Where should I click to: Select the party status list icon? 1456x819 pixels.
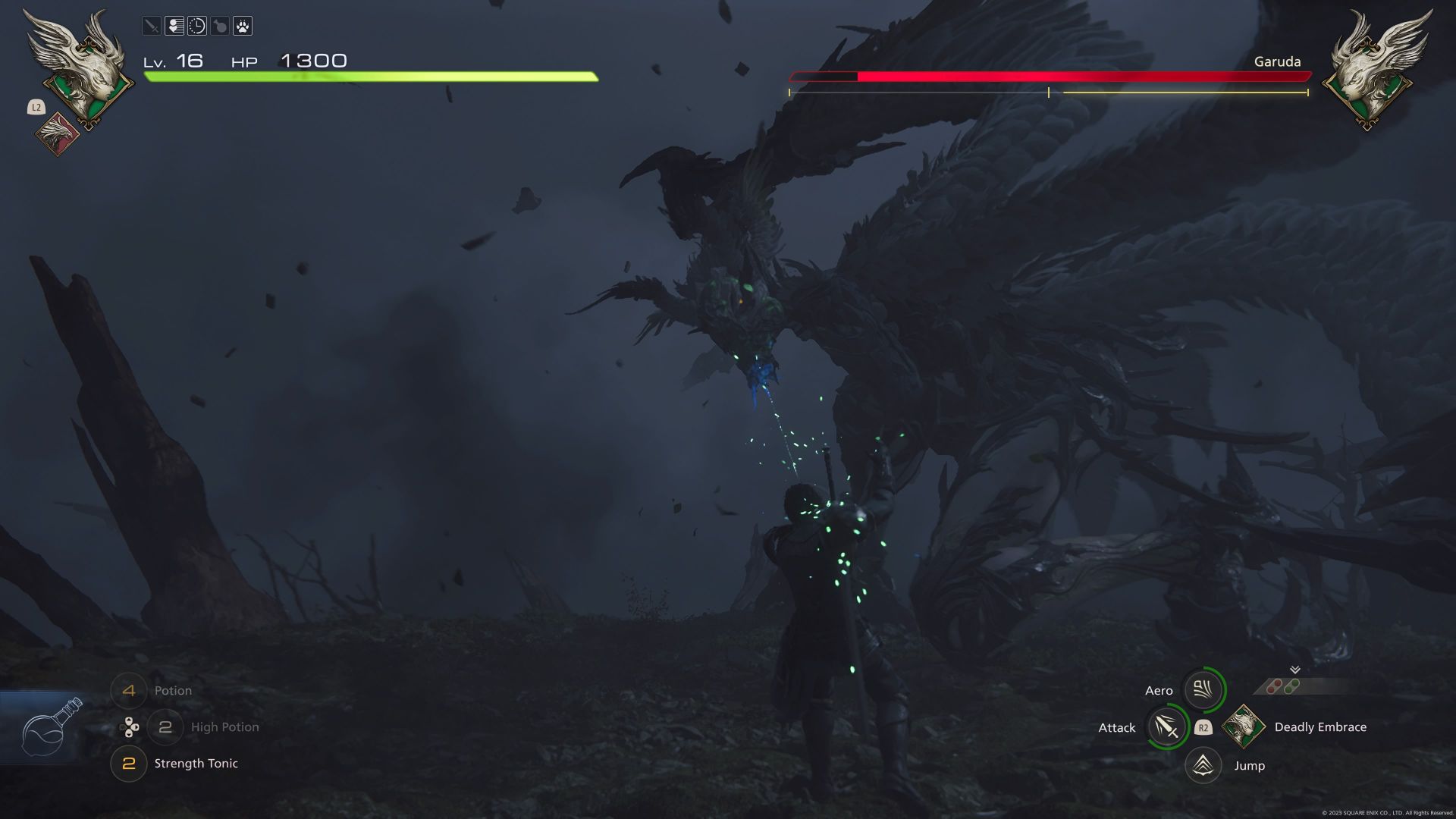tap(174, 27)
